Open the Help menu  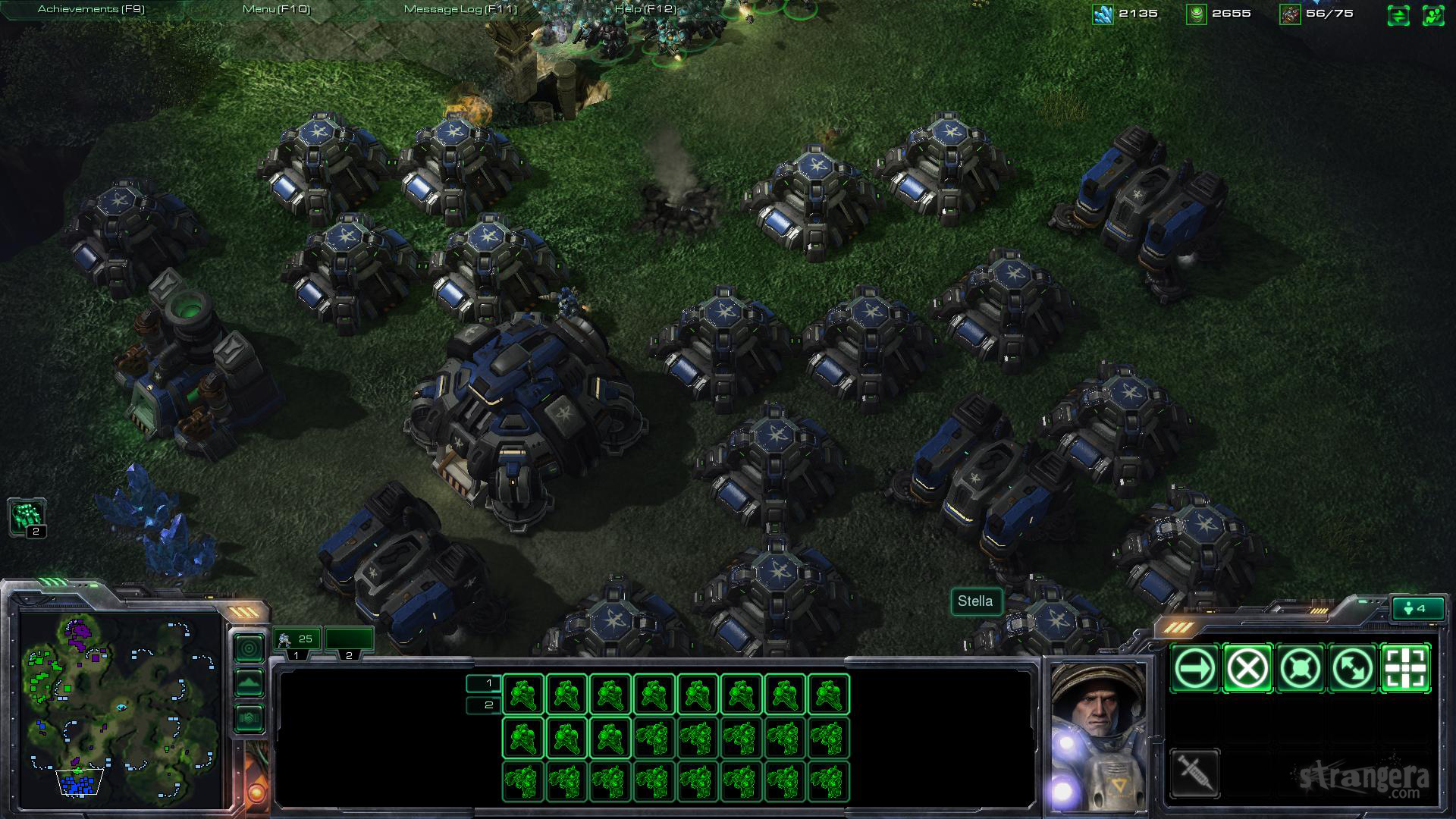[645, 9]
